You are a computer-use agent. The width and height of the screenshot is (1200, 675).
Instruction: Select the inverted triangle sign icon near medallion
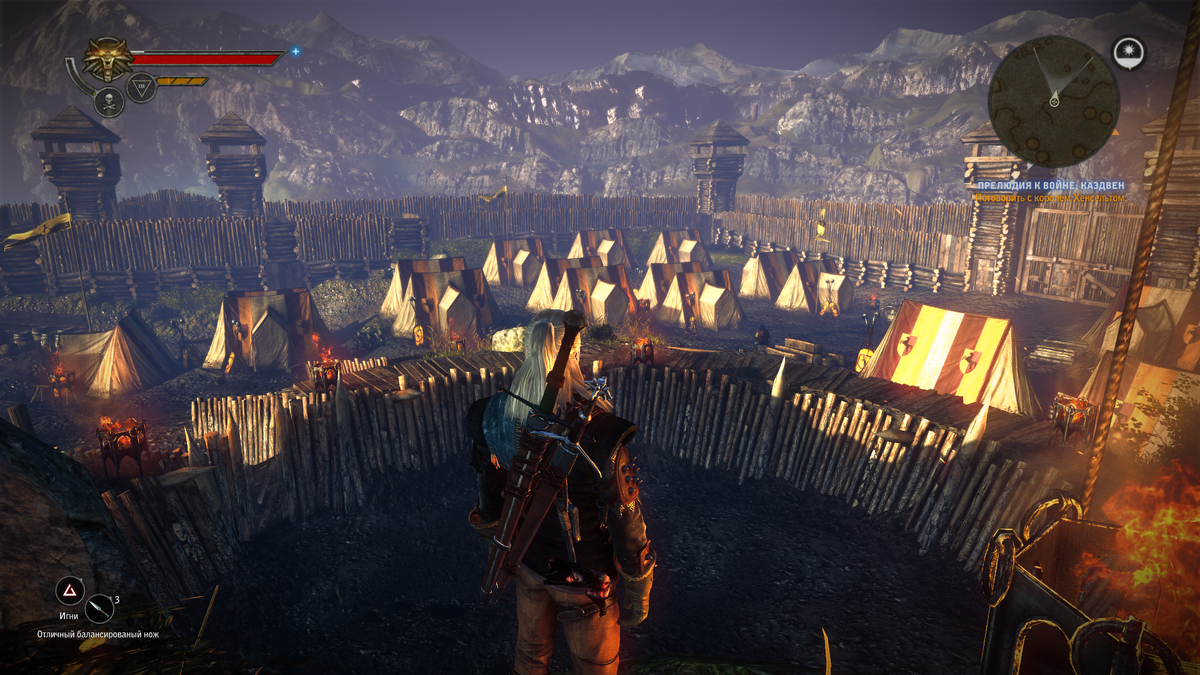pos(141,89)
